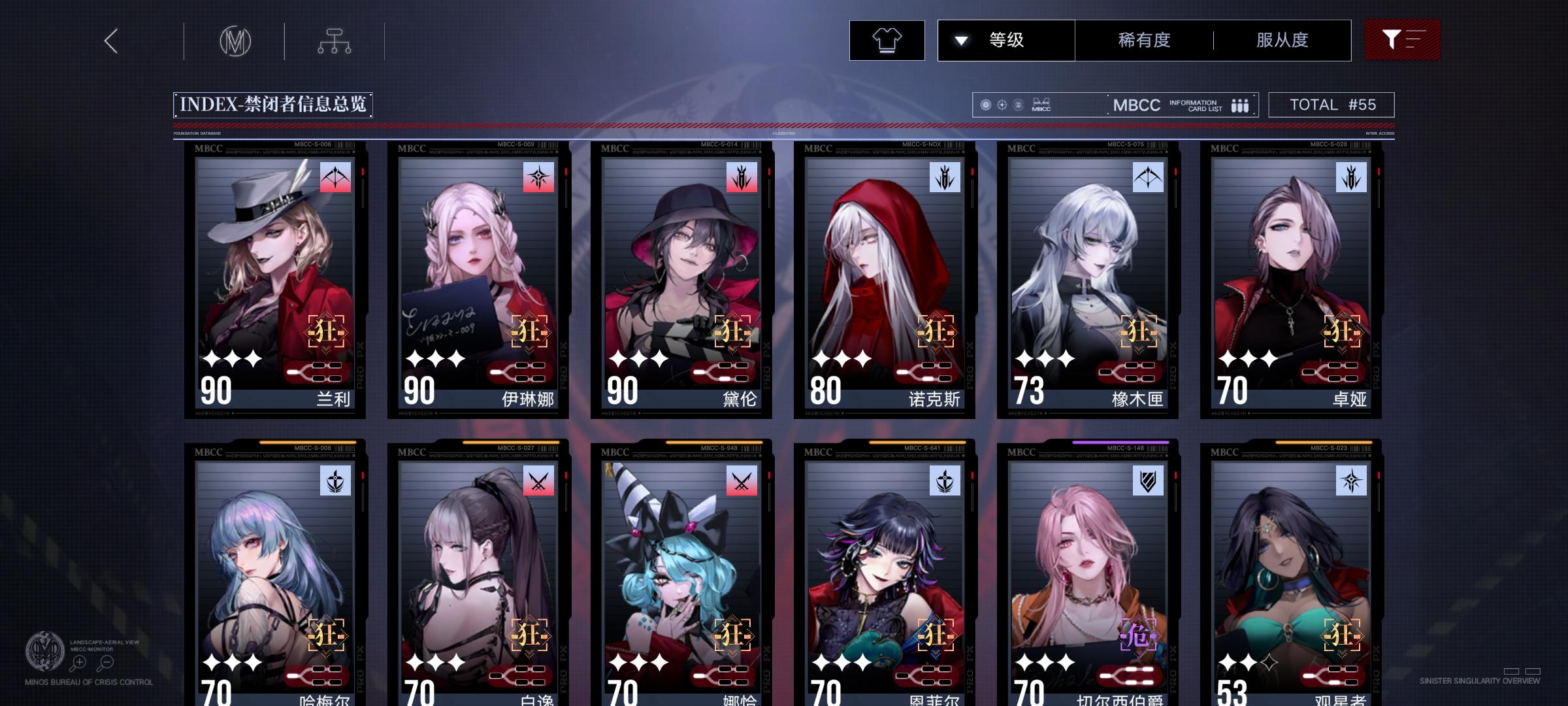Viewport: 1568px width, 706px height.
Task: Switch to the 稀有度 sorting tab
Action: (x=1143, y=40)
